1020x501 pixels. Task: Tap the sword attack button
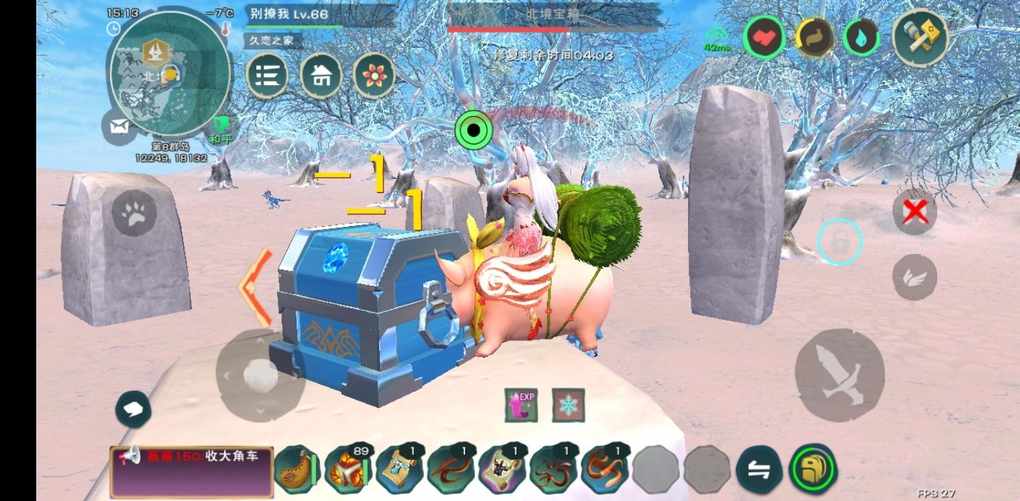click(839, 374)
